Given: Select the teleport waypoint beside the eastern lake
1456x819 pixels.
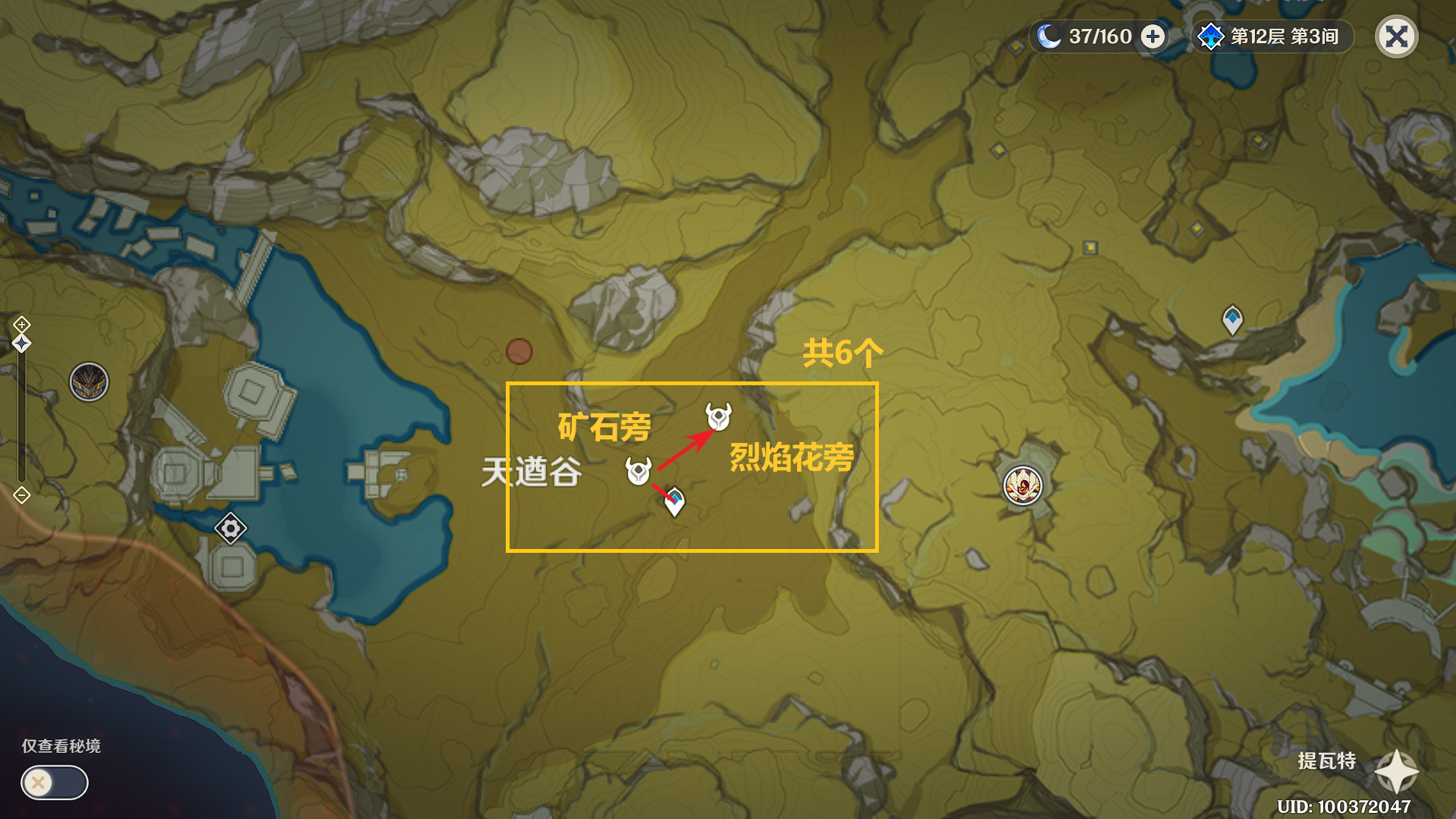Looking at the screenshot, I should tap(1232, 319).
